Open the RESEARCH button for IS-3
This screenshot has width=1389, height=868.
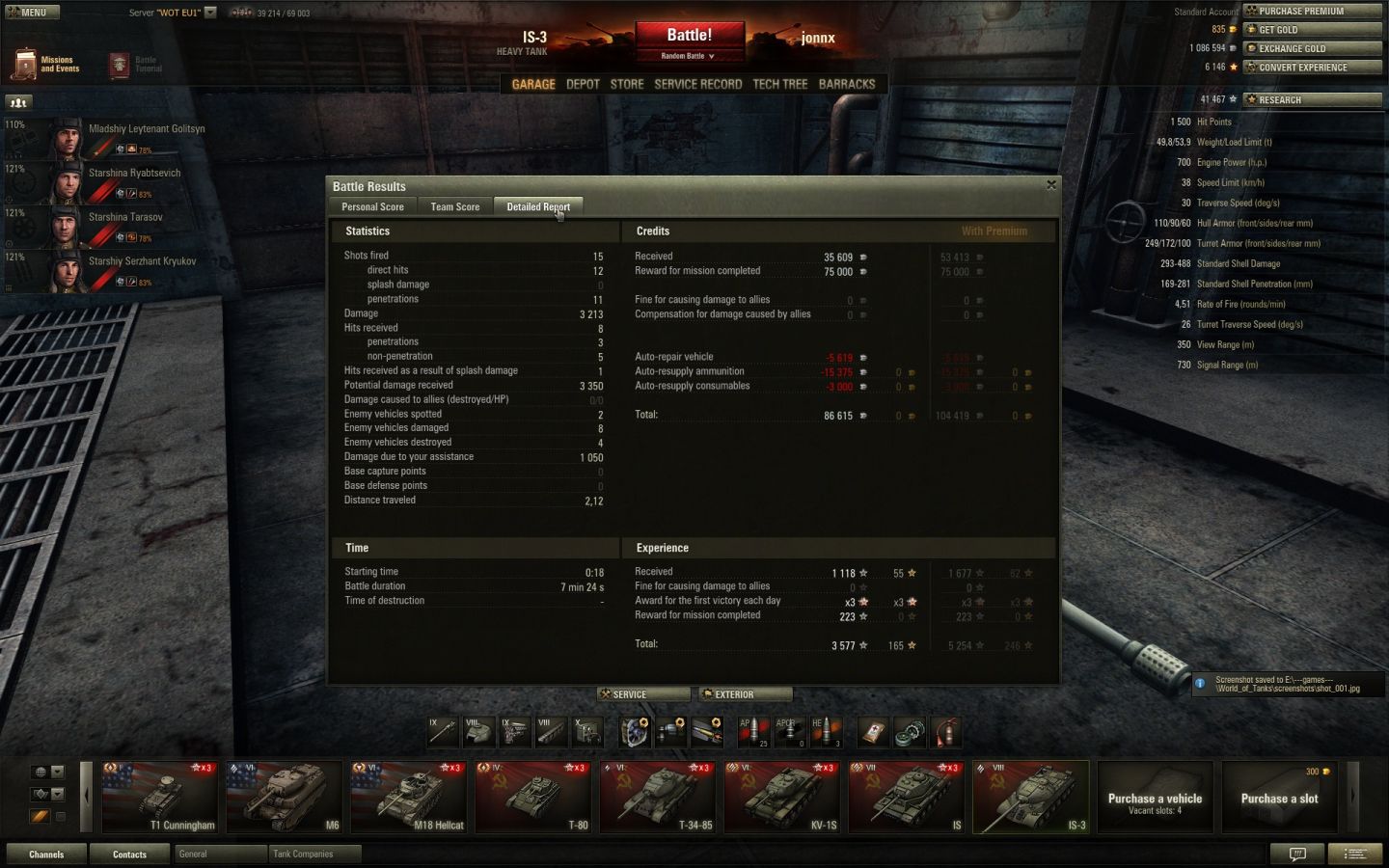[x=1312, y=99]
